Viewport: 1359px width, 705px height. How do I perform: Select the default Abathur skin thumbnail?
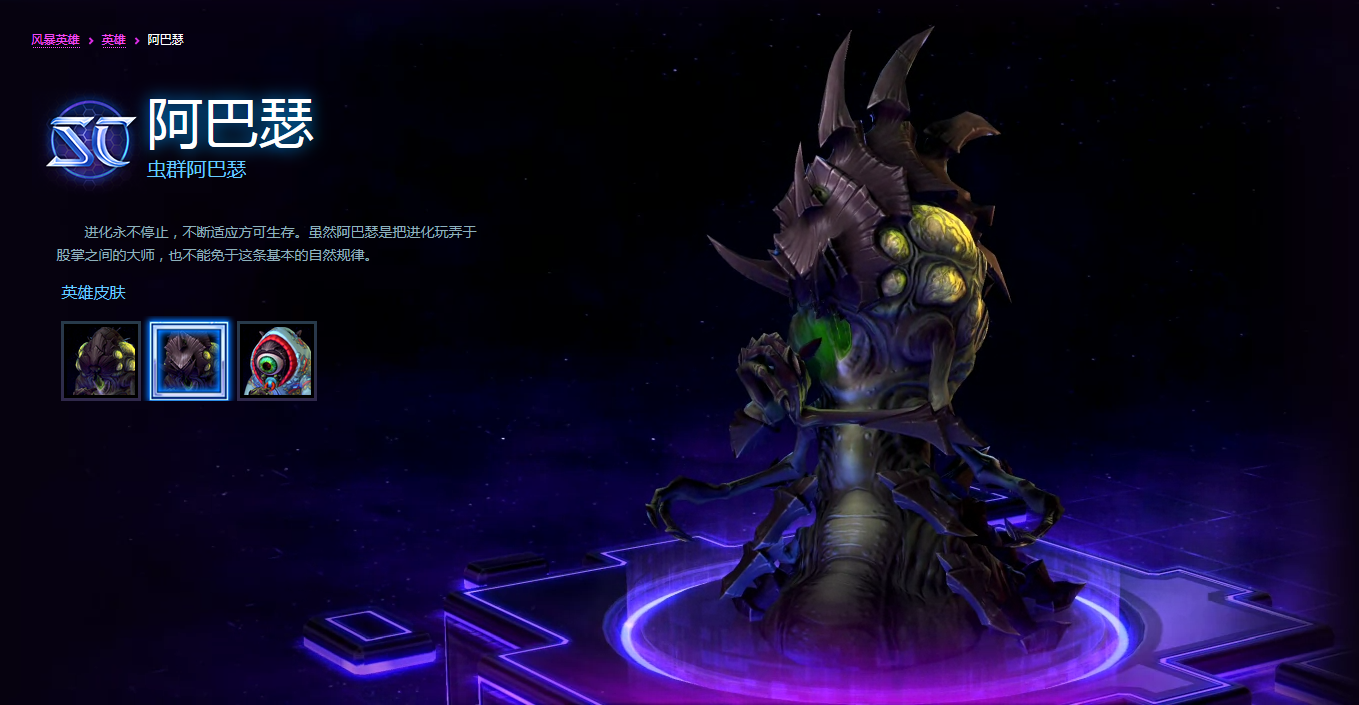coord(101,361)
